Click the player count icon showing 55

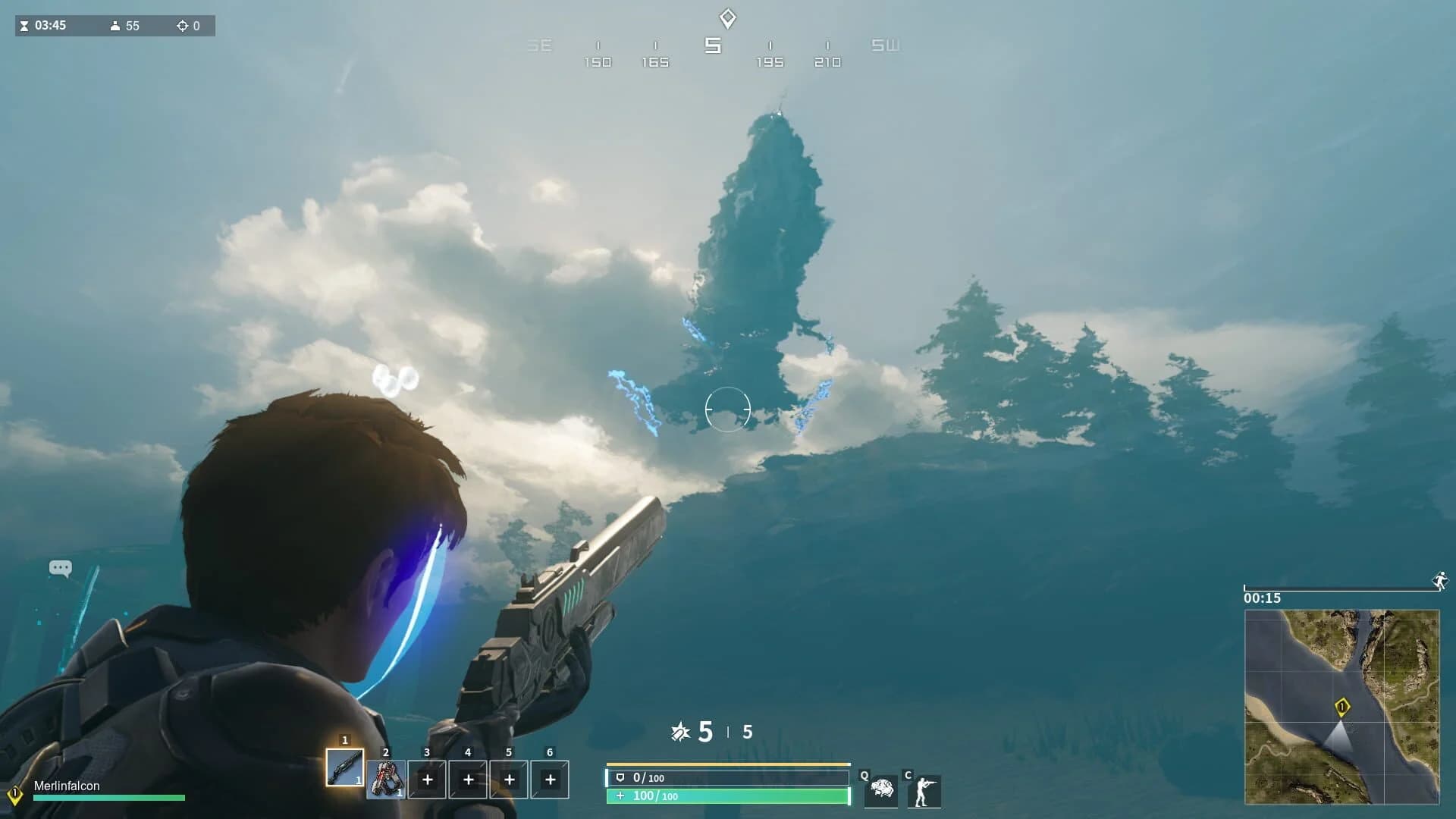115,25
